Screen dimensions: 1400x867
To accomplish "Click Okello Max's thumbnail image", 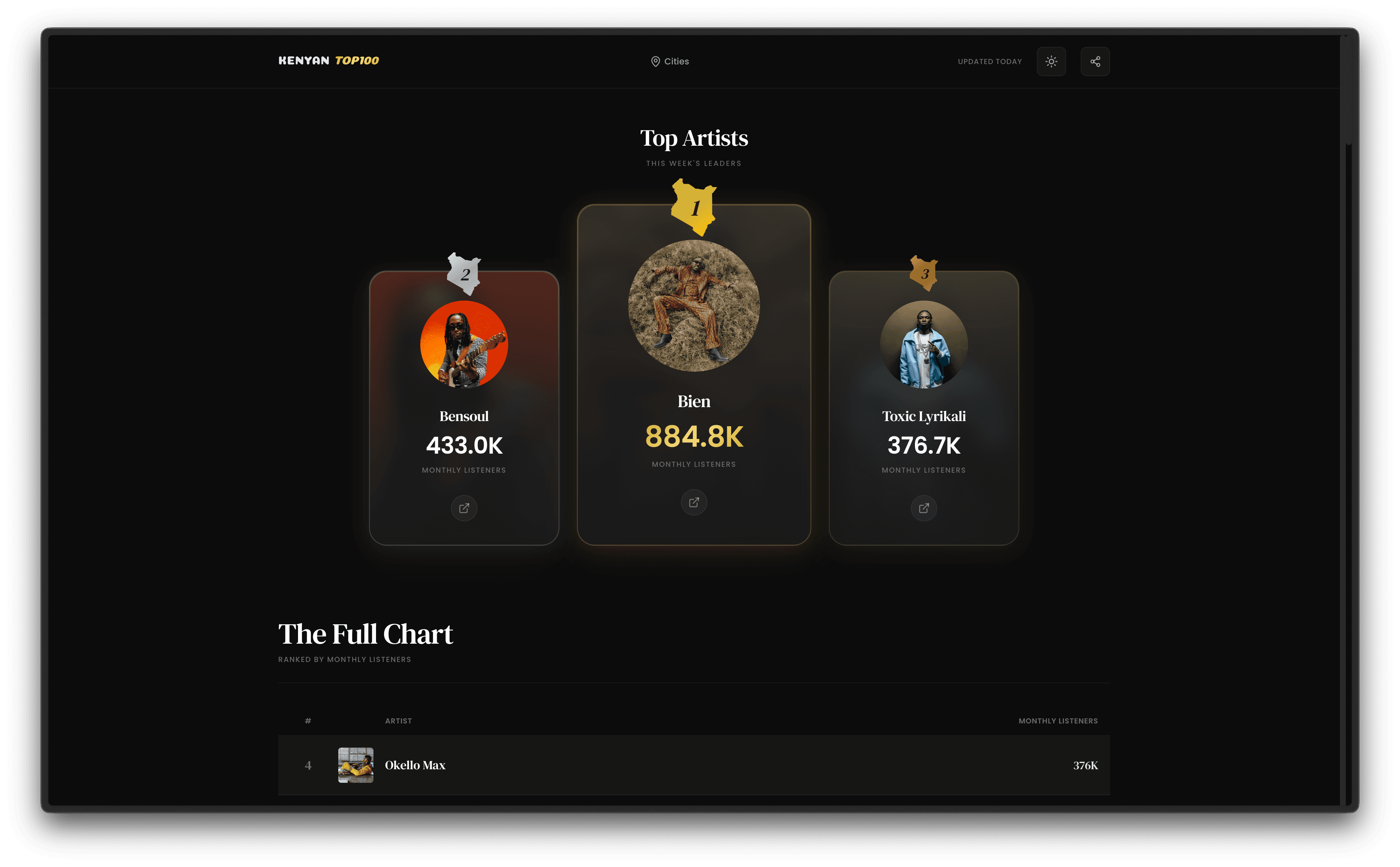I will pos(355,765).
